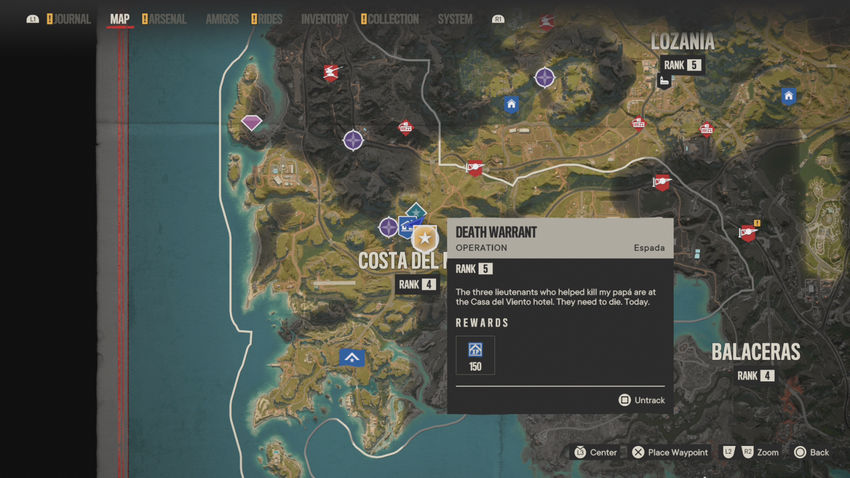Switch to the Journal tab
850x478 pixels.
(x=72, y=19)
